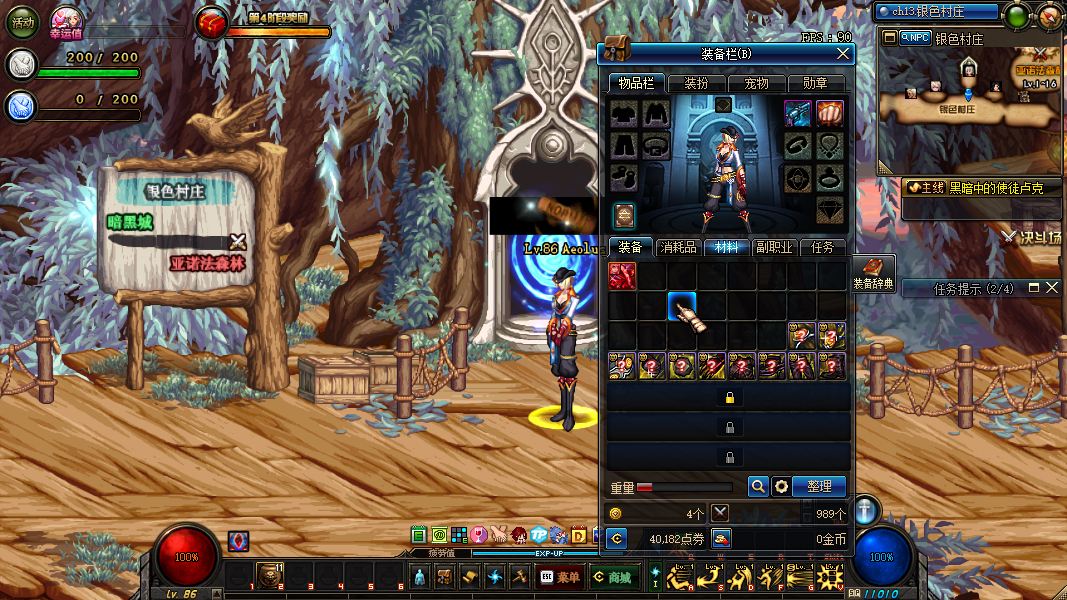
Task: Open the 装备辞典 equipment dictionary
Action: [x=874, y=272]
